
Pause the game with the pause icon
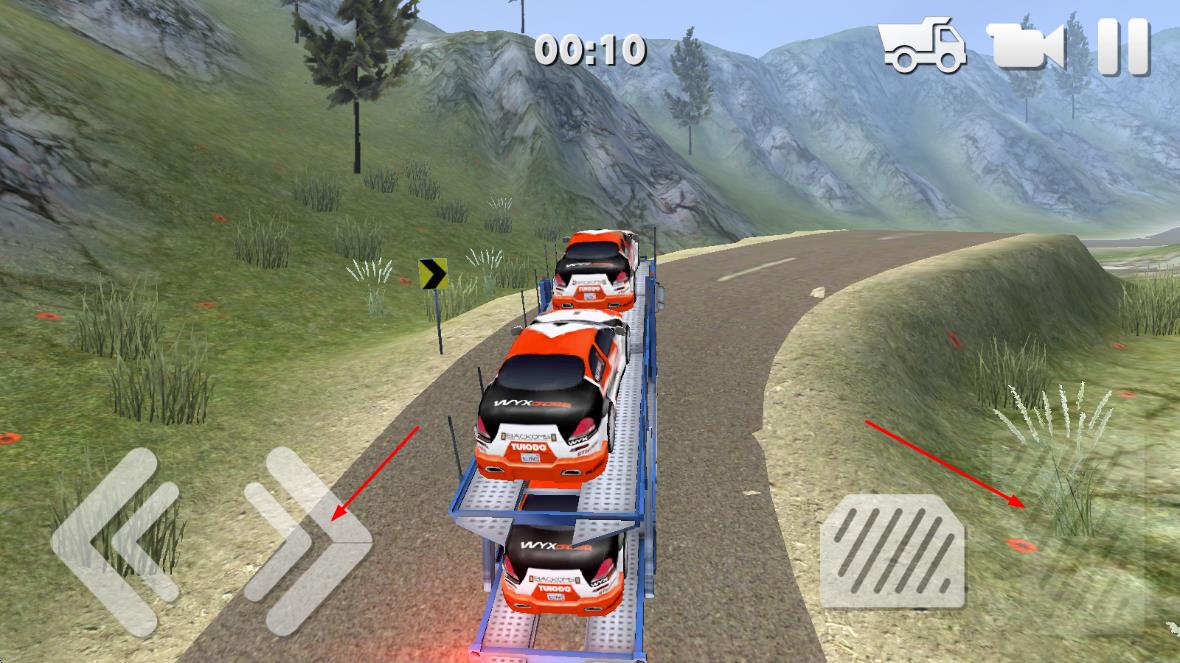(1123, 46)
